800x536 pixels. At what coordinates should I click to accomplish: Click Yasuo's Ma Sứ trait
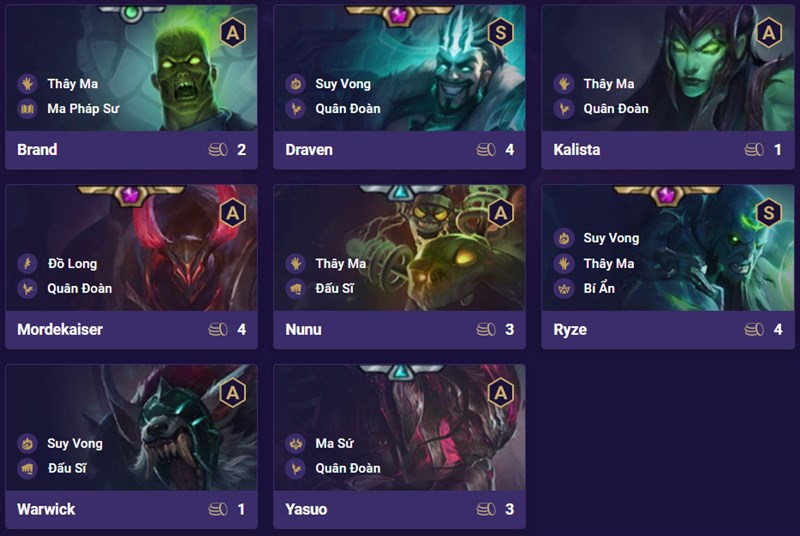[x=338, y=444]
